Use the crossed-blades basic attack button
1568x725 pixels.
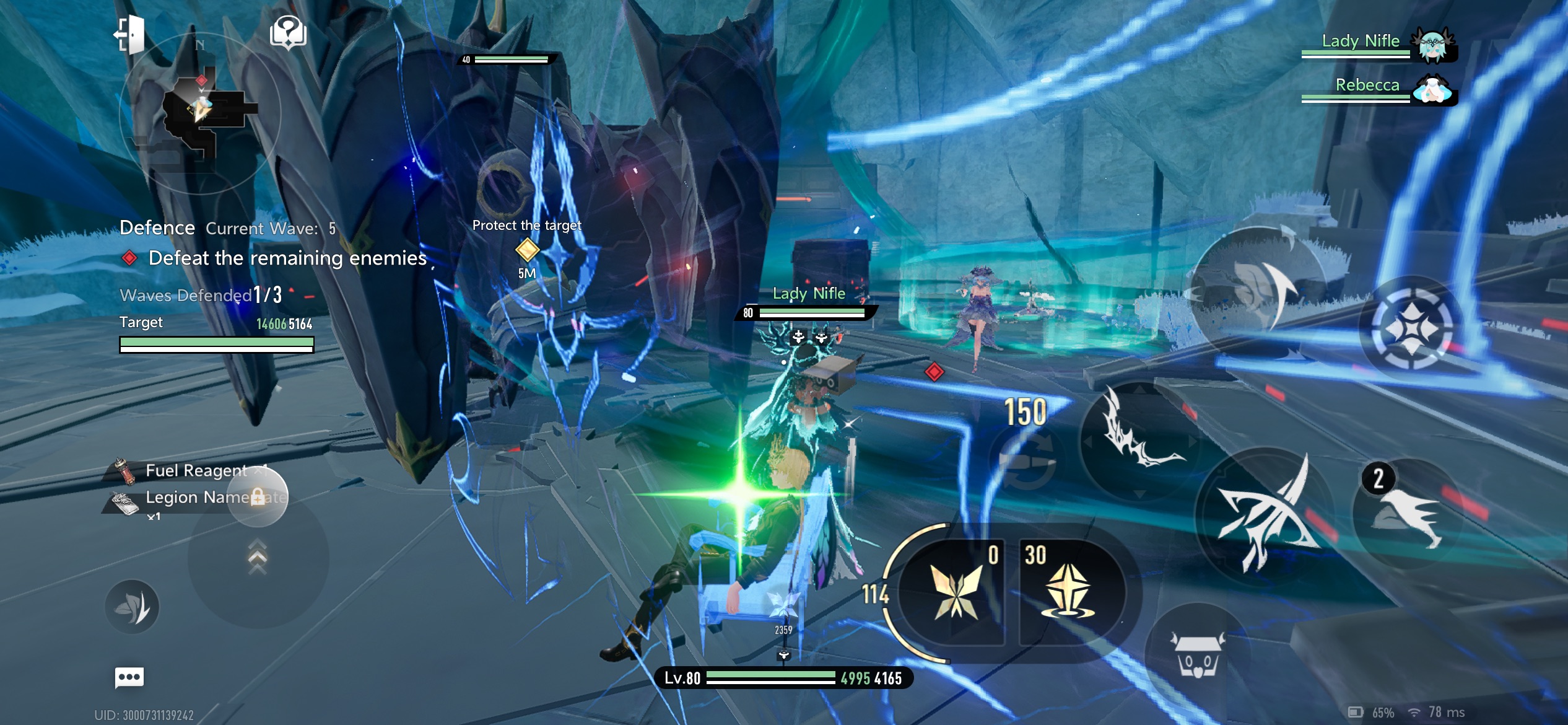pyautogui.click(x=1265, y=512)
